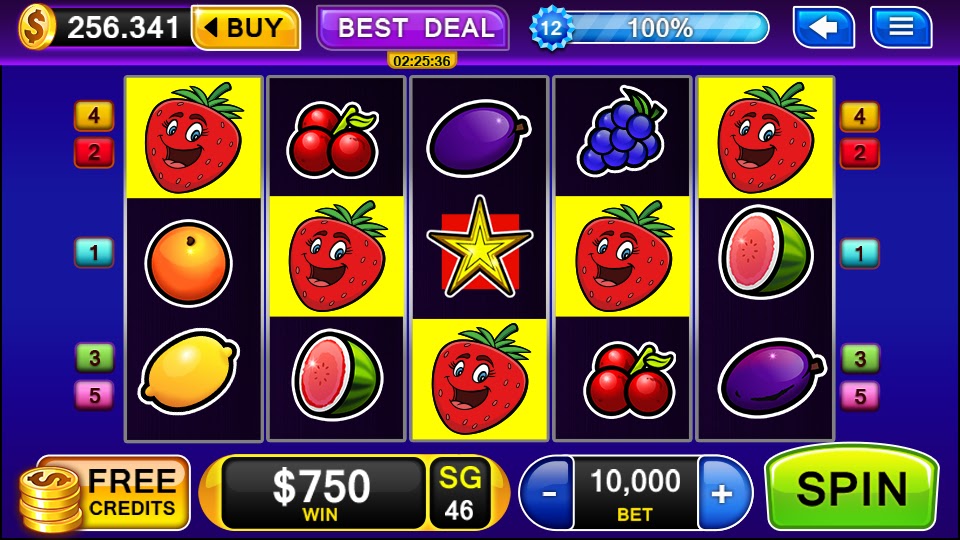Claim Free Credits
Image resolution: width=960 pixels, height=540 pixels.
click(x=107, y=493)
